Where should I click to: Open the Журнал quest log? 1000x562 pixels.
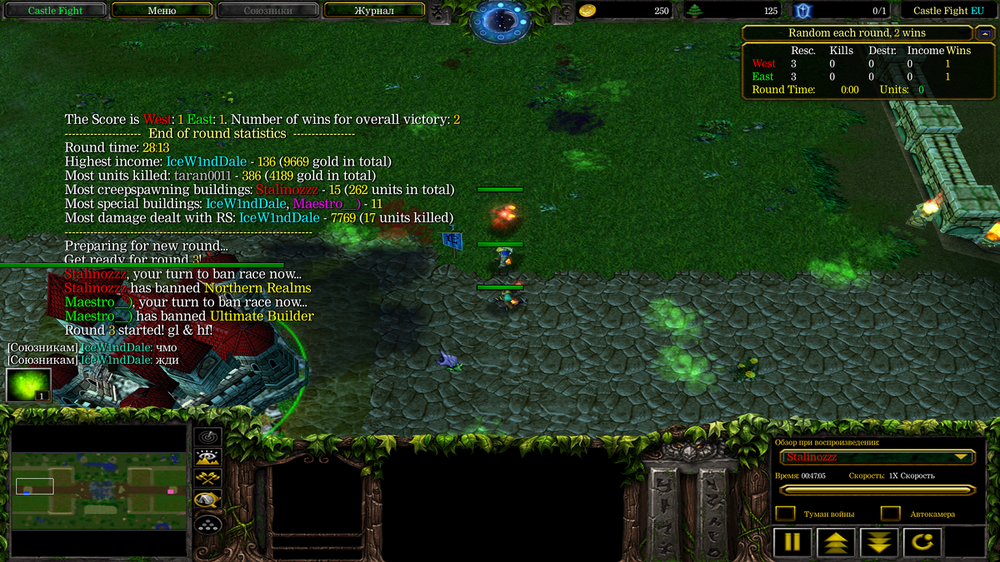click(x=374, y=11)
